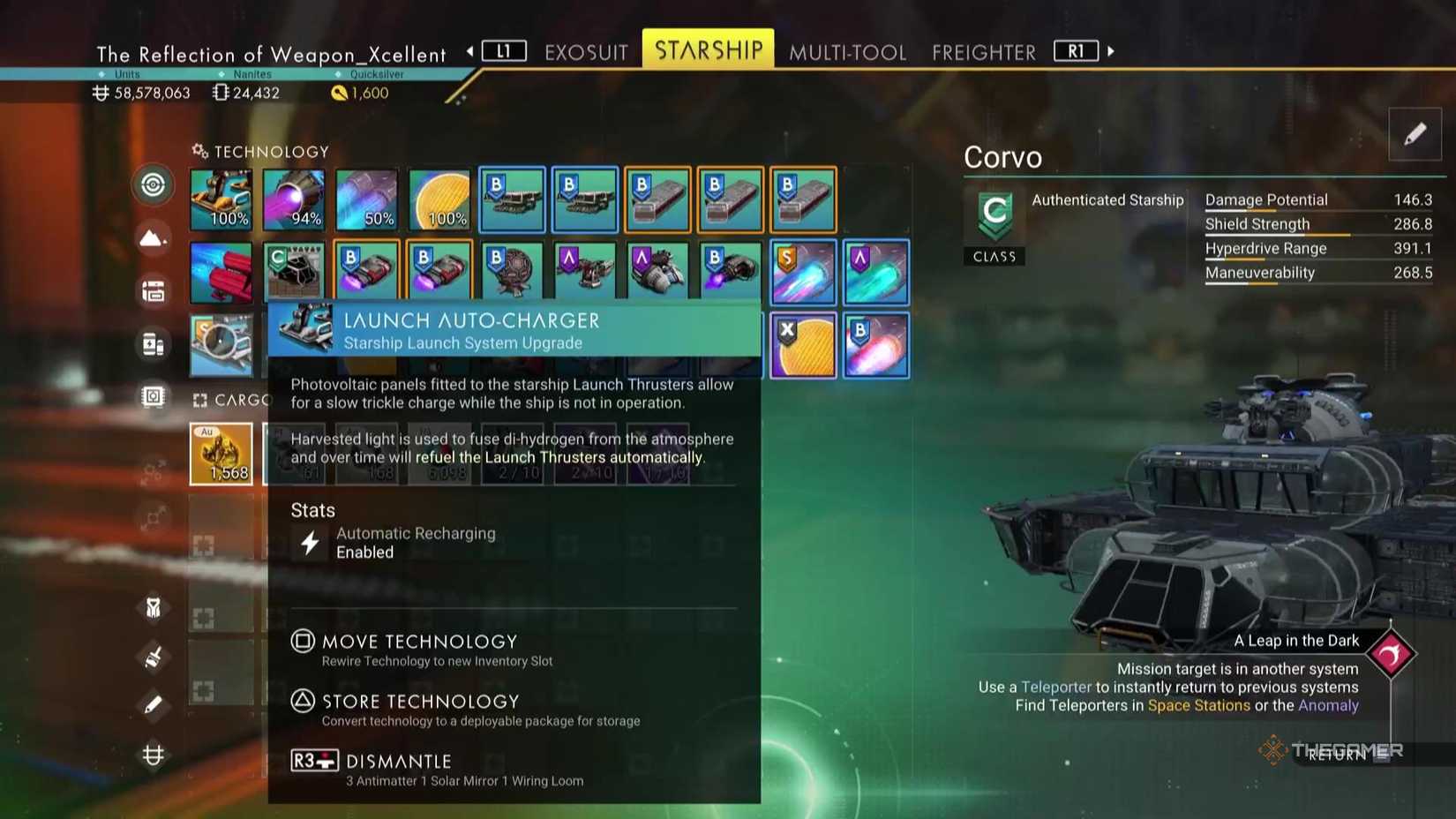Open the starship rename pencil icon

coord(1415,134)
